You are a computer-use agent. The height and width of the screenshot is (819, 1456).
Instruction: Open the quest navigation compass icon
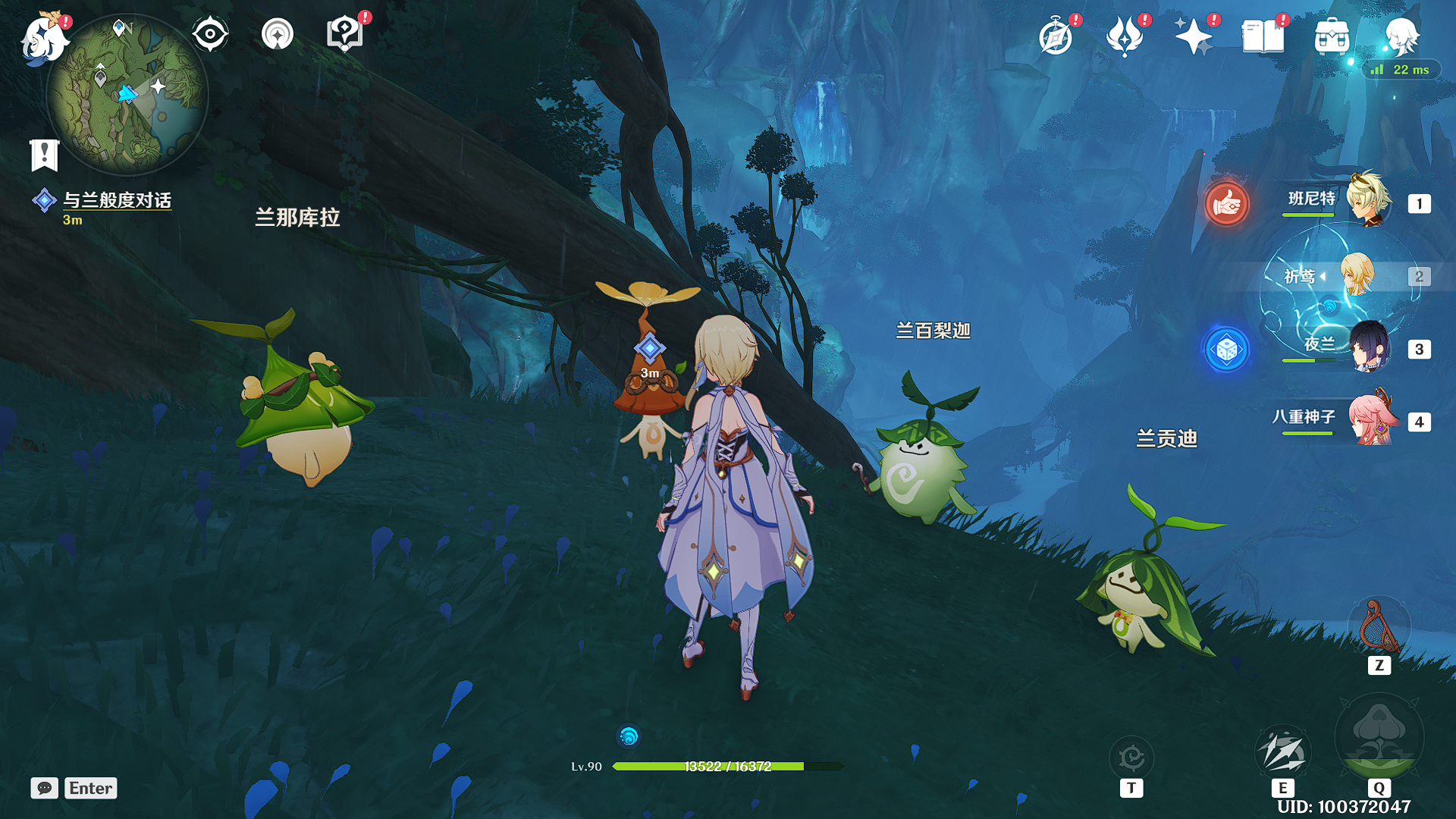[x=278, y=35]
